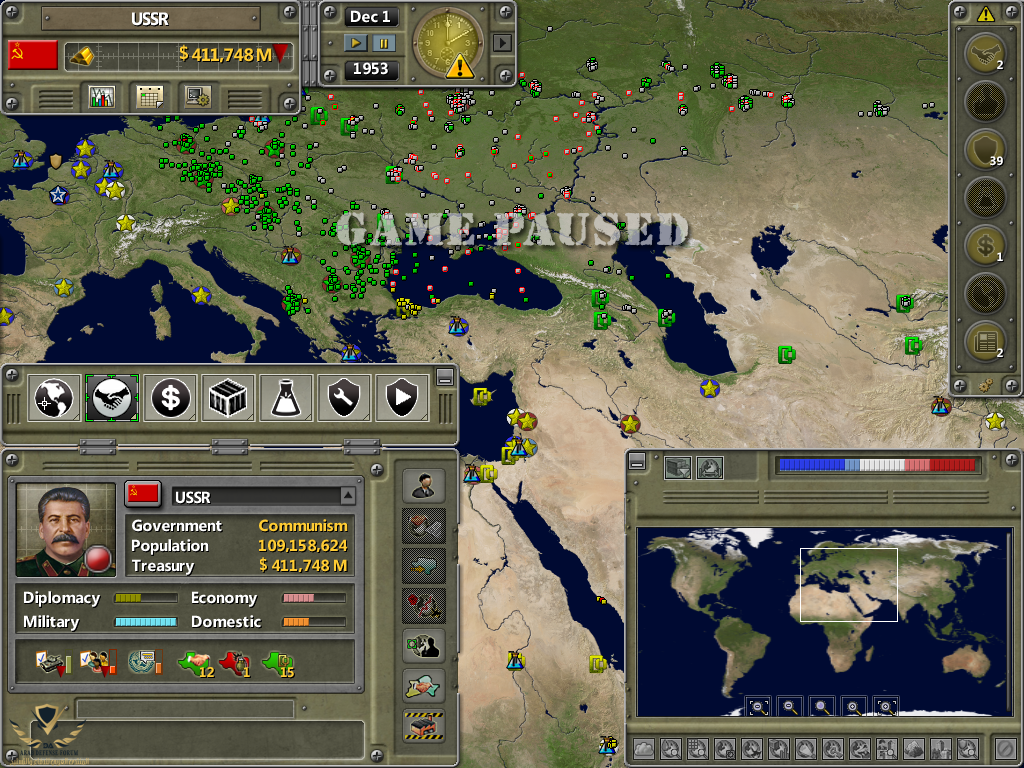The width and height of the screenshot is (1024, 768).
Task: Resume the game with the play button
Action: 356,43
